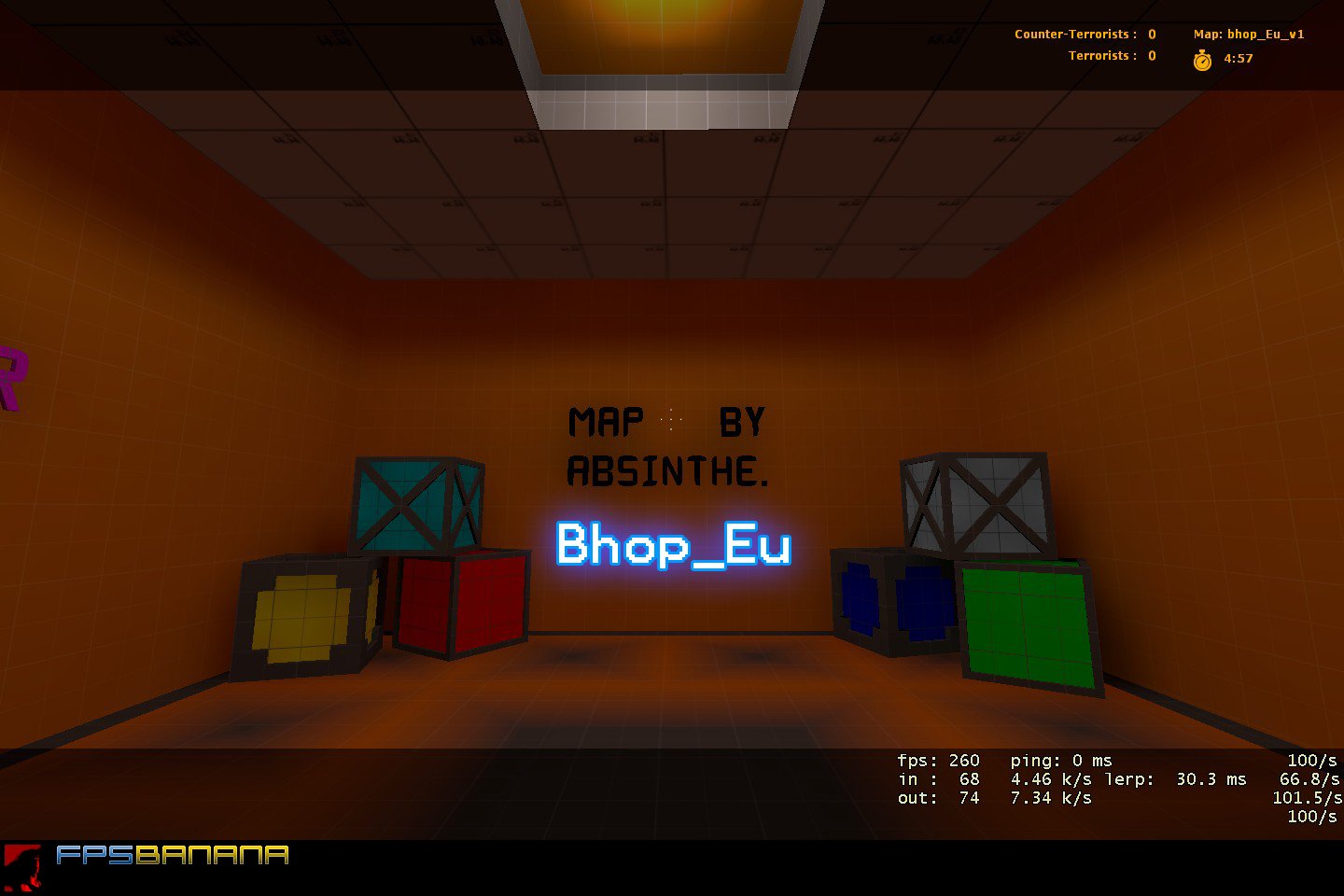Open FPSBANANA via the watermark text

click(173, 853)
